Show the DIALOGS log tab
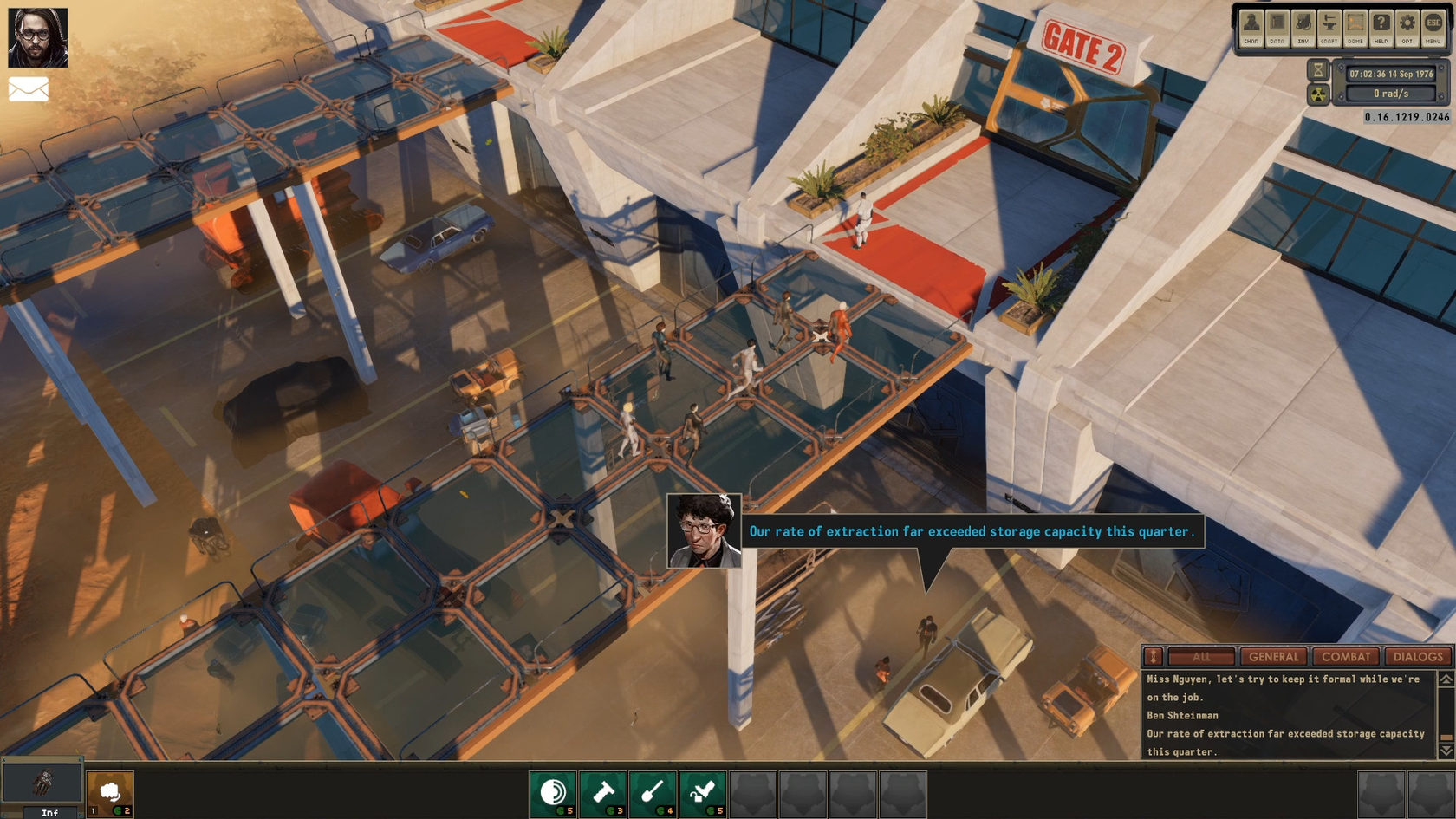The height and width of the screenshot is (819, 1456). click(x=1418, y=657)
